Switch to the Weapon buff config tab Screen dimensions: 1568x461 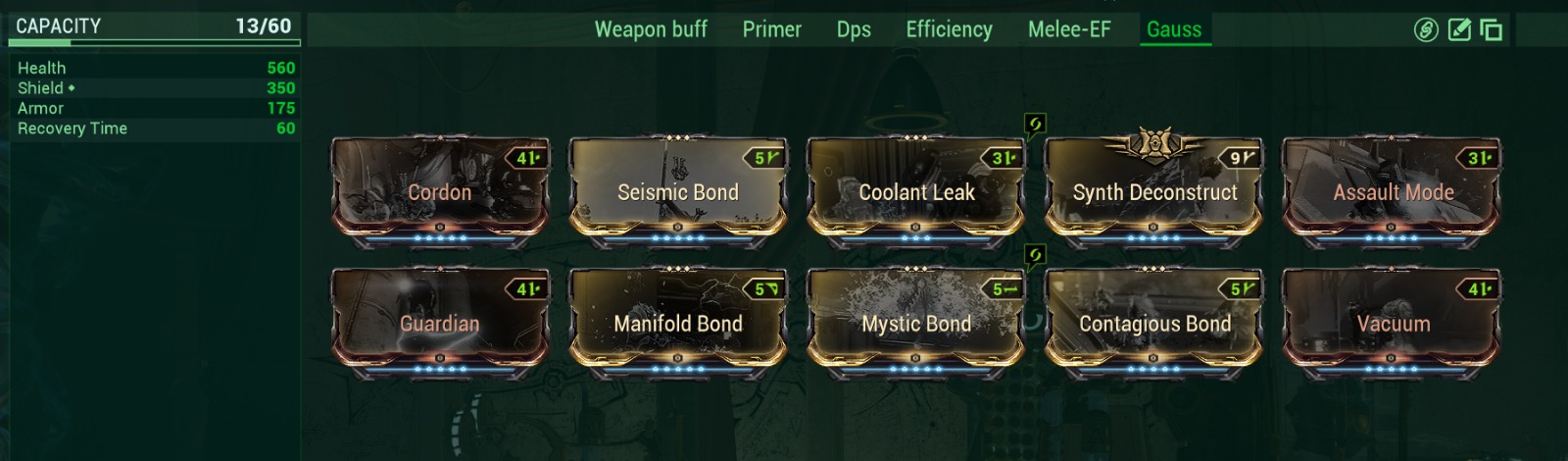651,29
